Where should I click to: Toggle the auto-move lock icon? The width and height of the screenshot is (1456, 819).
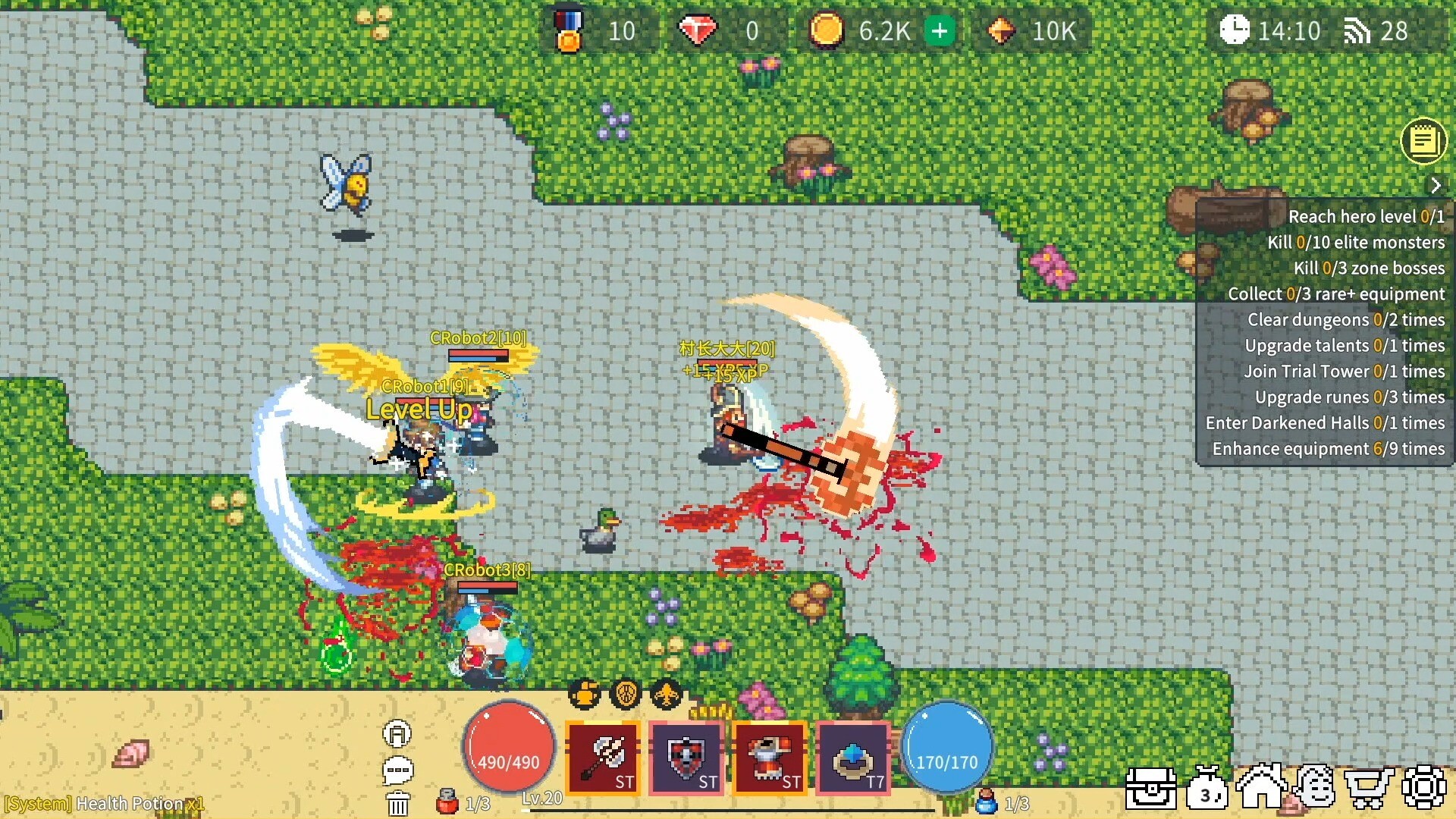click(x=397, y=734)
